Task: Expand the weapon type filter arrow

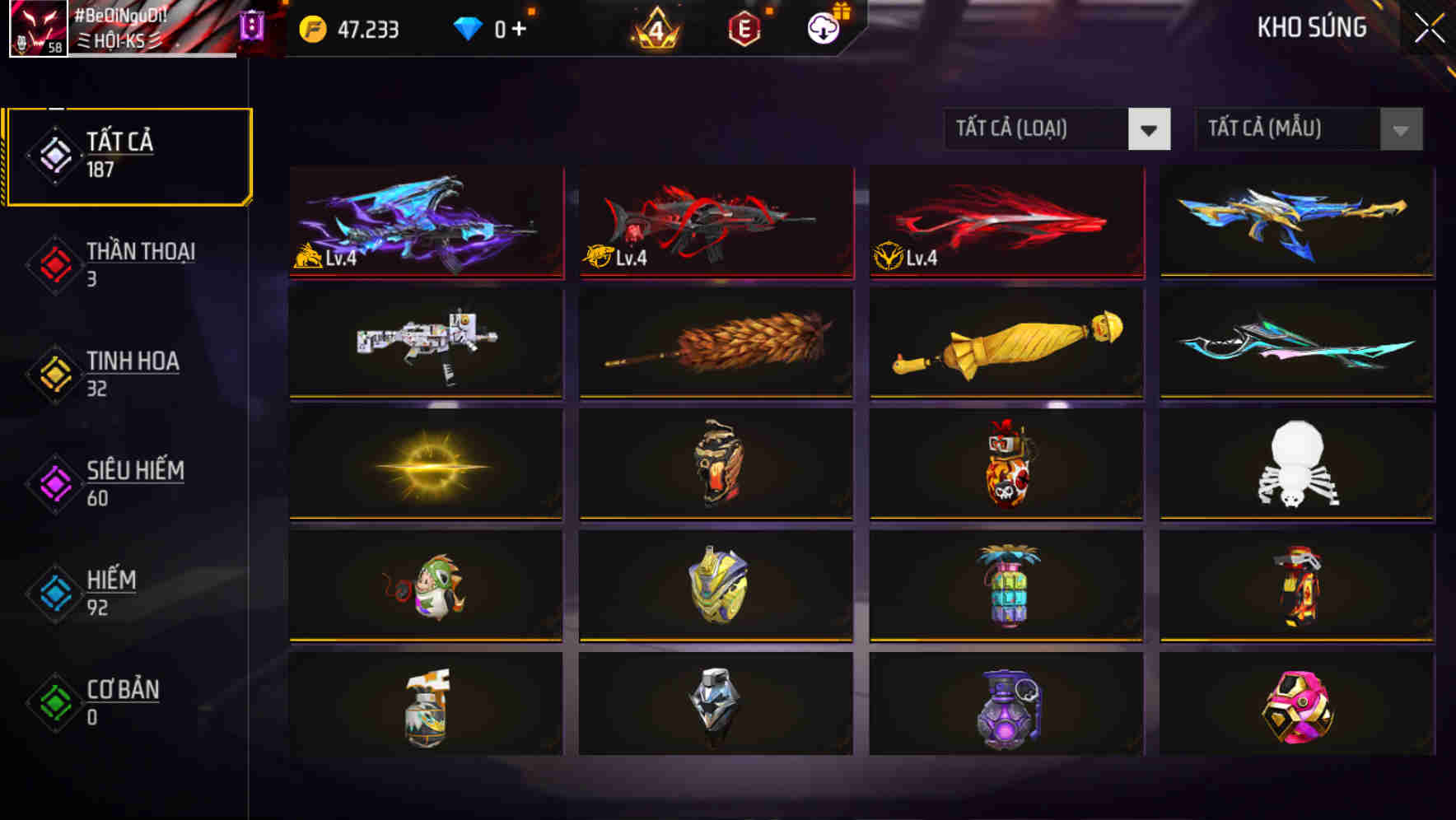Action: tap(1150, 129)
